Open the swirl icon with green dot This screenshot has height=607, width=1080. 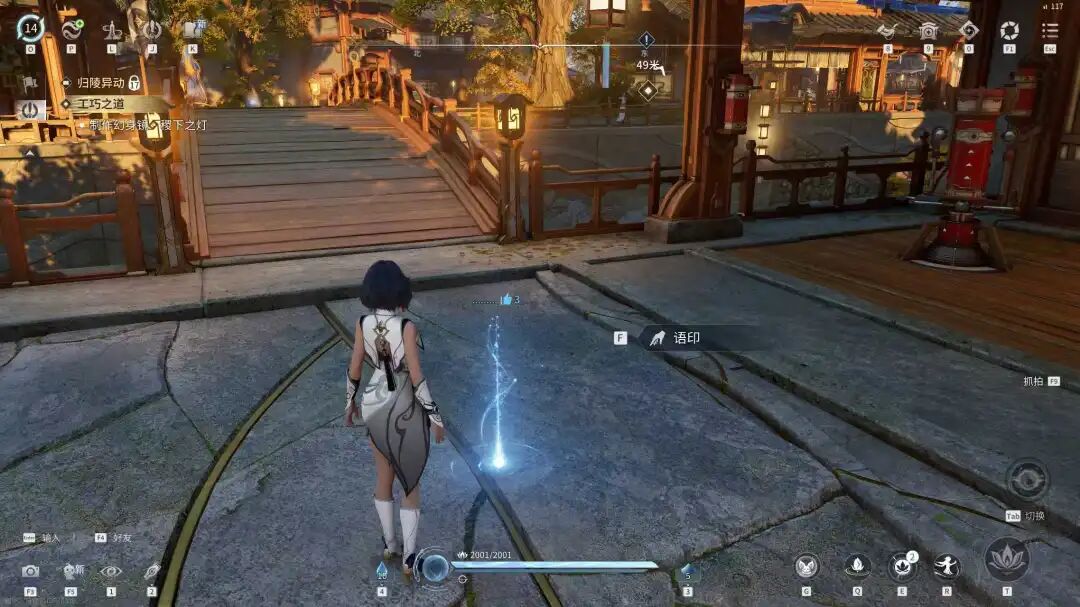pyautogui.click(x=71, y=30)
